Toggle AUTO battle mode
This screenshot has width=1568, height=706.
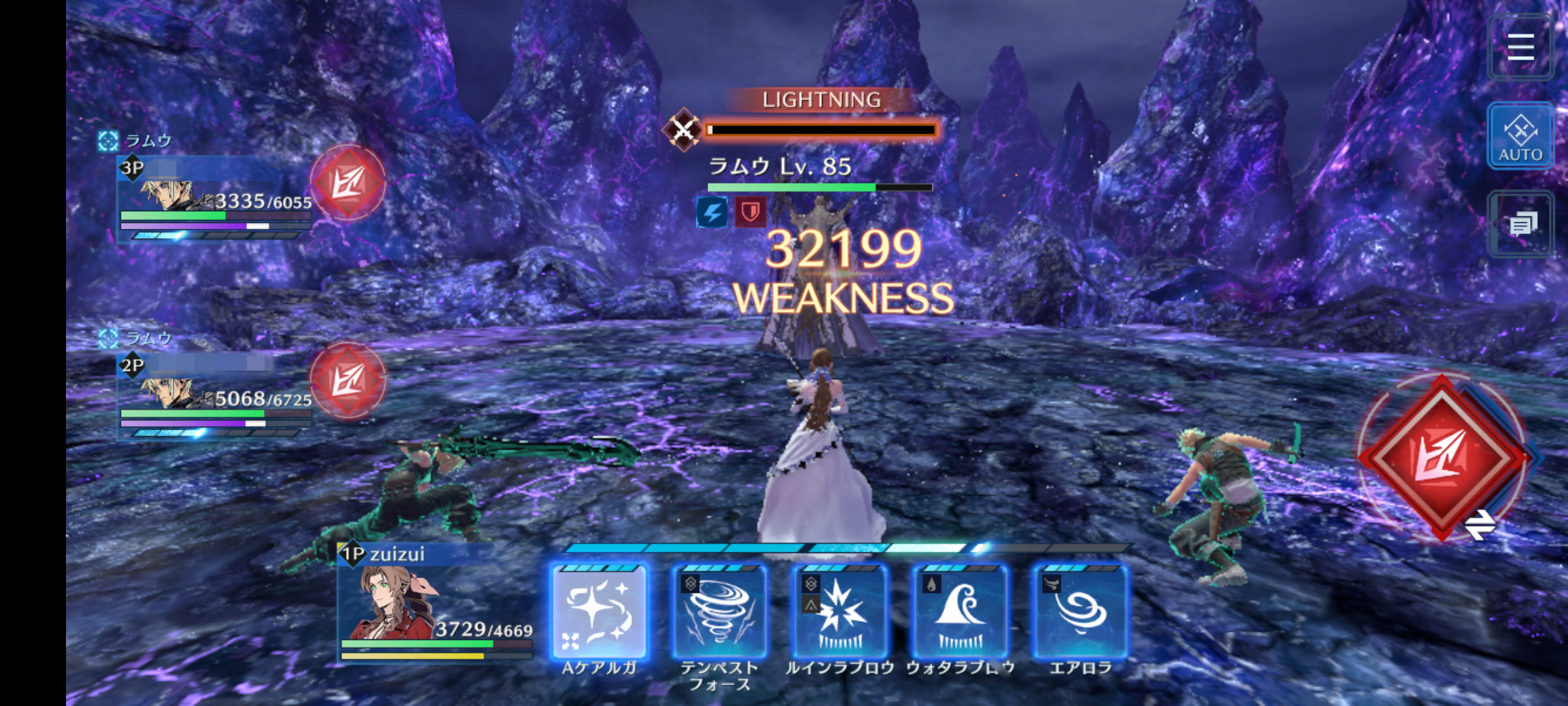pos(1520,136)
